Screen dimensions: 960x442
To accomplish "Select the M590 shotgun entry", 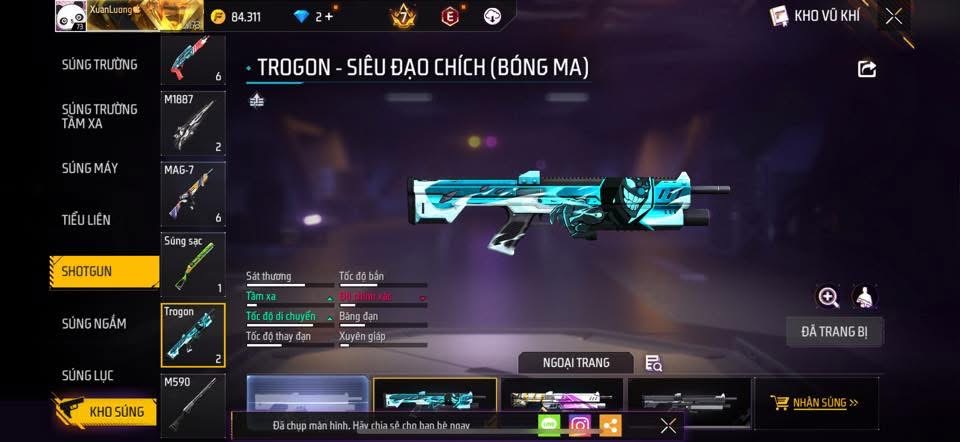I will click(x=193, y=402).
